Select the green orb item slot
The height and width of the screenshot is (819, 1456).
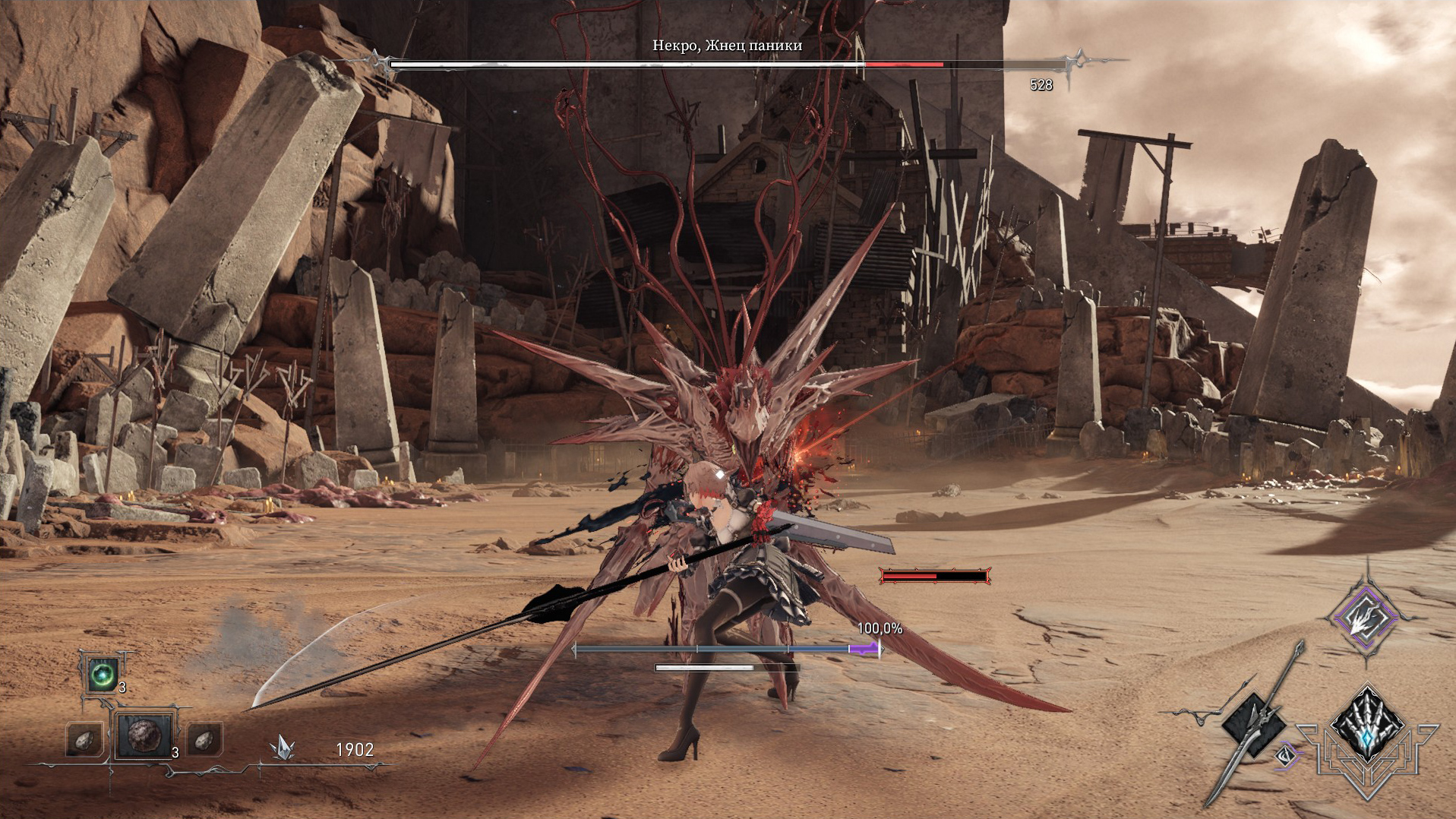[102, 674]
